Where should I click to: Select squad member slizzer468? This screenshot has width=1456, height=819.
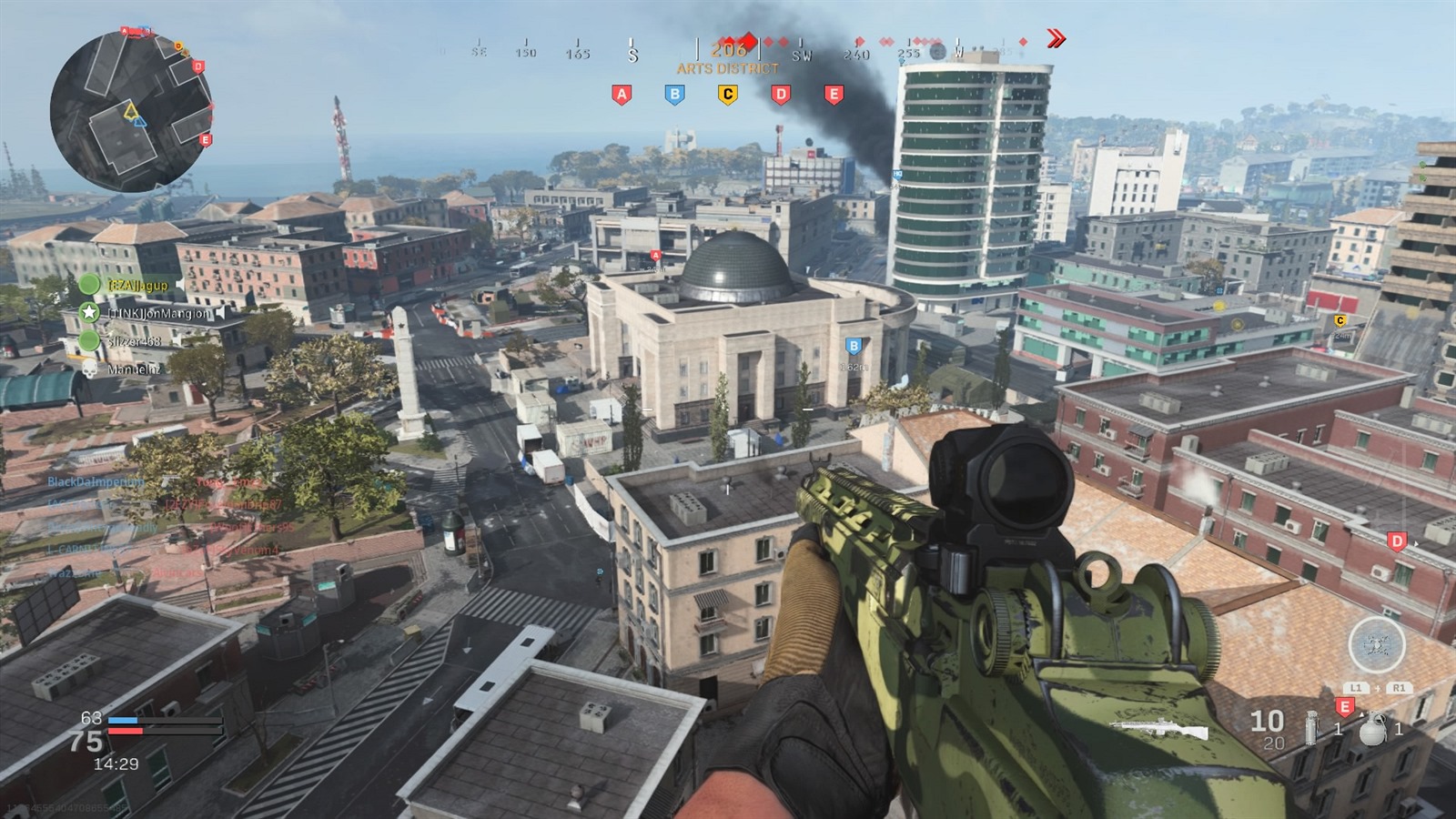point(134,341)
